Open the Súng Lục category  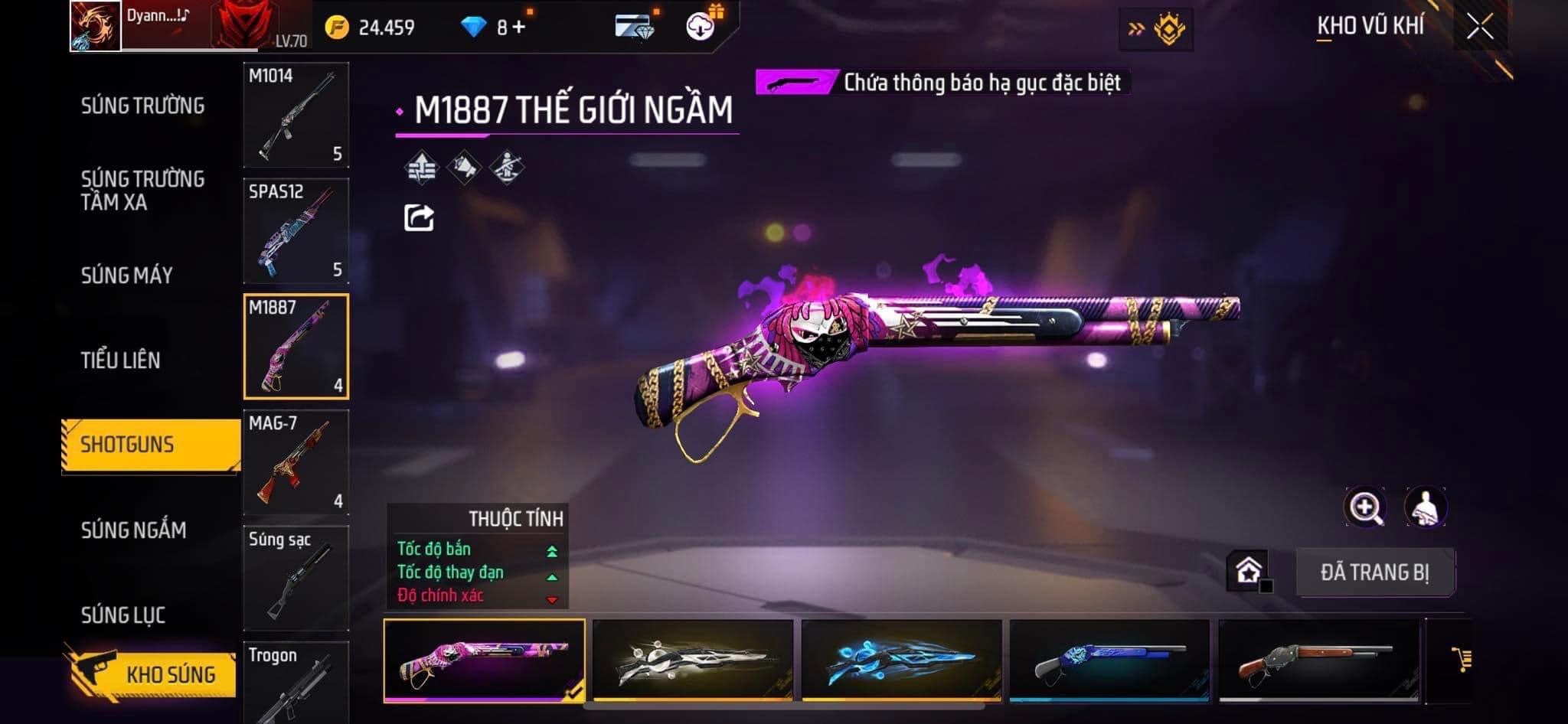tap(123, 615)
